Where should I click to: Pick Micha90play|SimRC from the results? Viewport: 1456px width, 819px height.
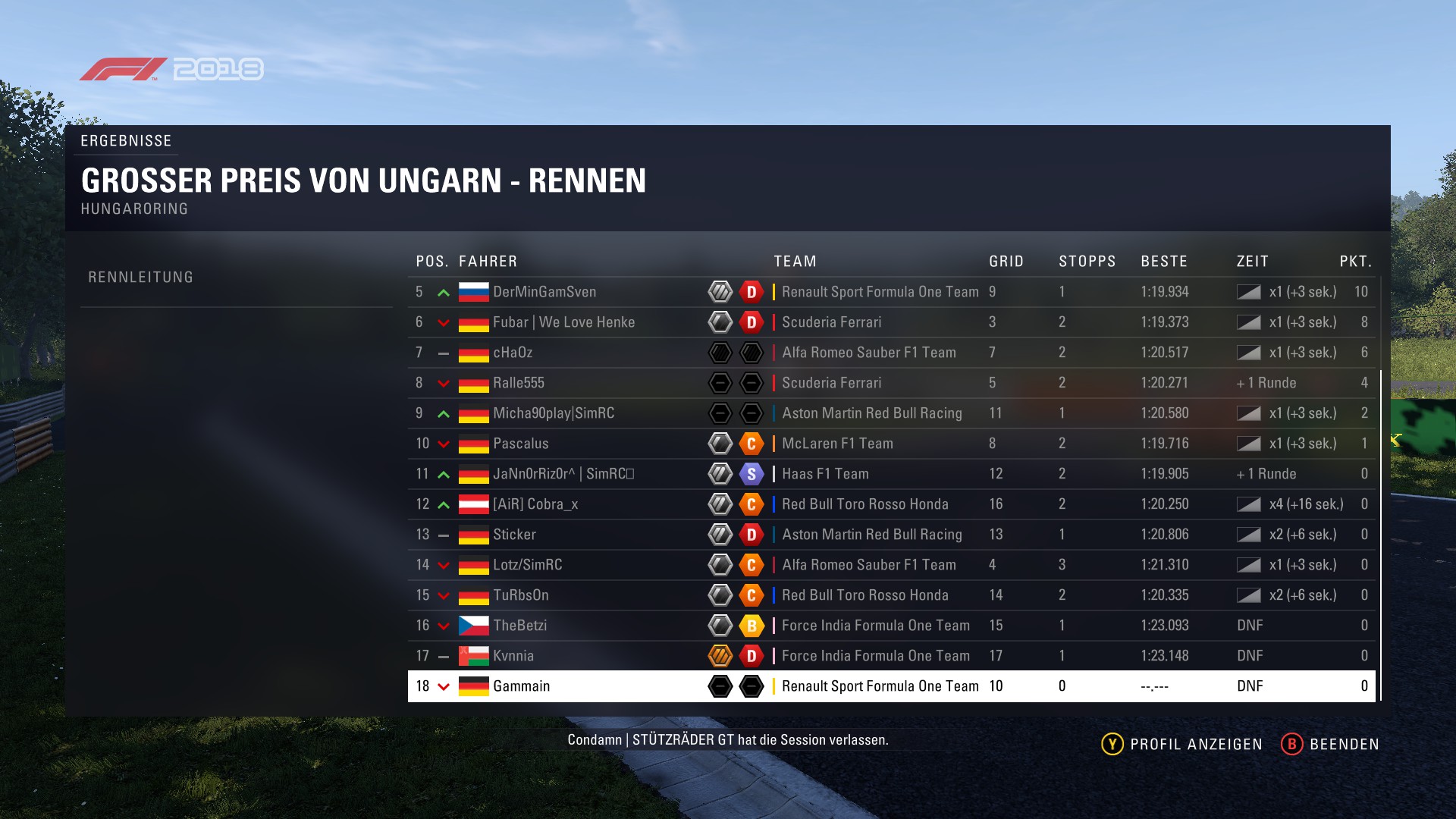pos(554,413)
